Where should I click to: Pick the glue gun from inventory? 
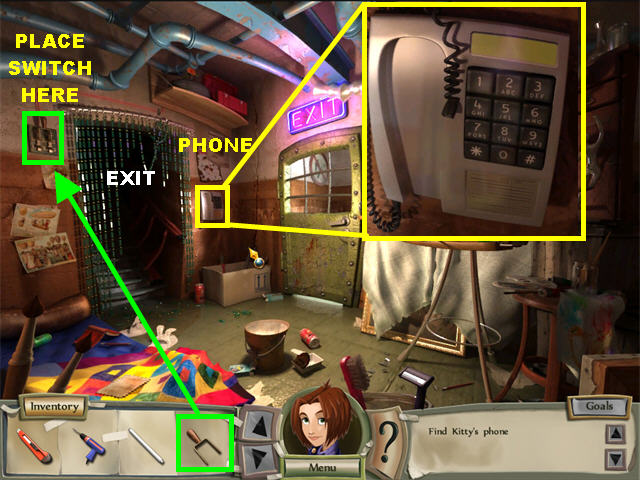point(88,443)
